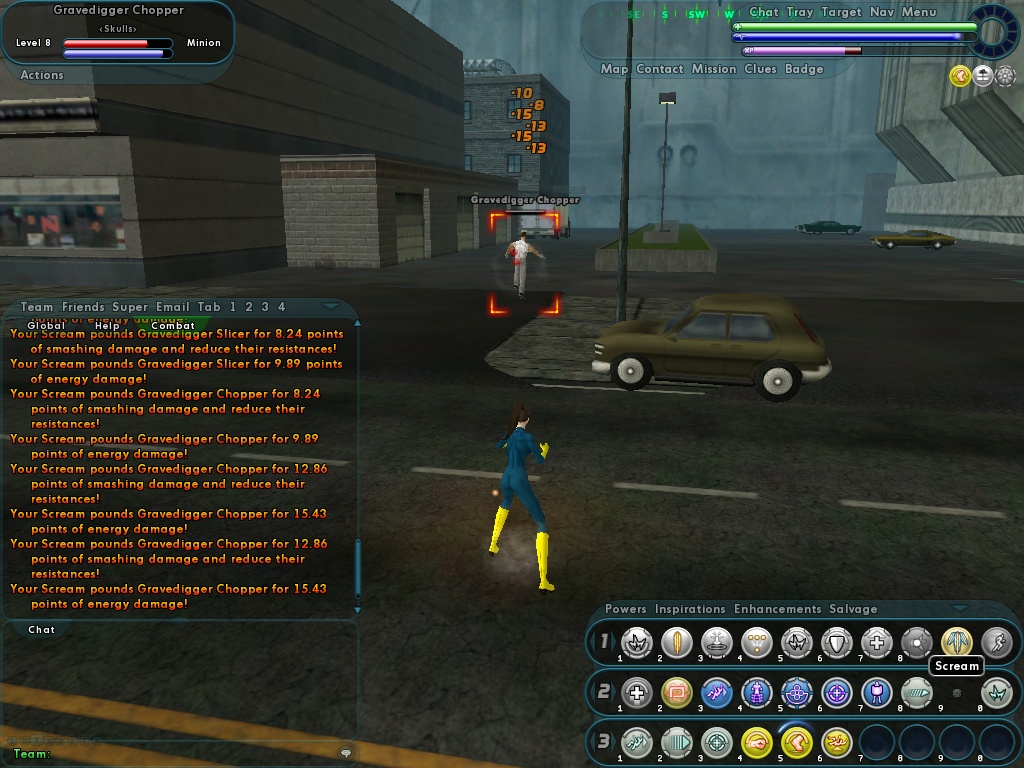Open the Email window
Image resolution: width=1024 pixels, height=768 pixels.
point(173,307)
